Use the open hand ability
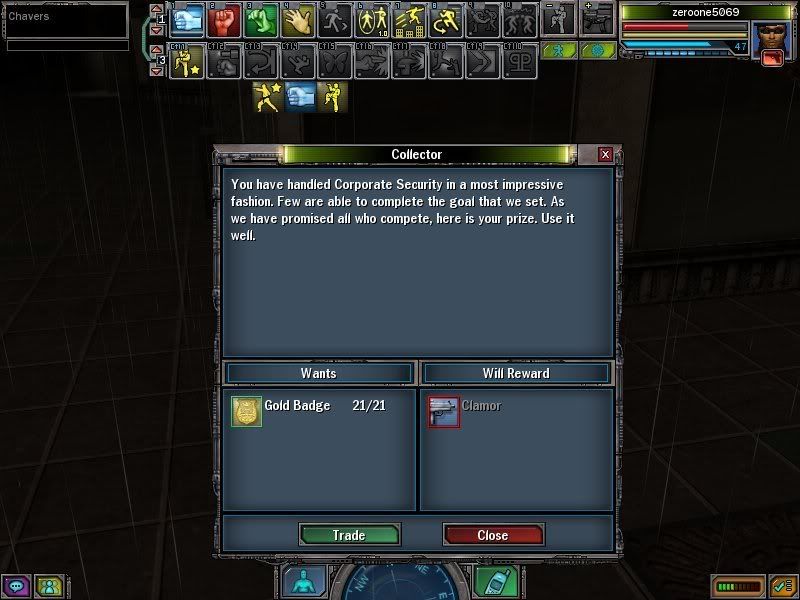 297,20
